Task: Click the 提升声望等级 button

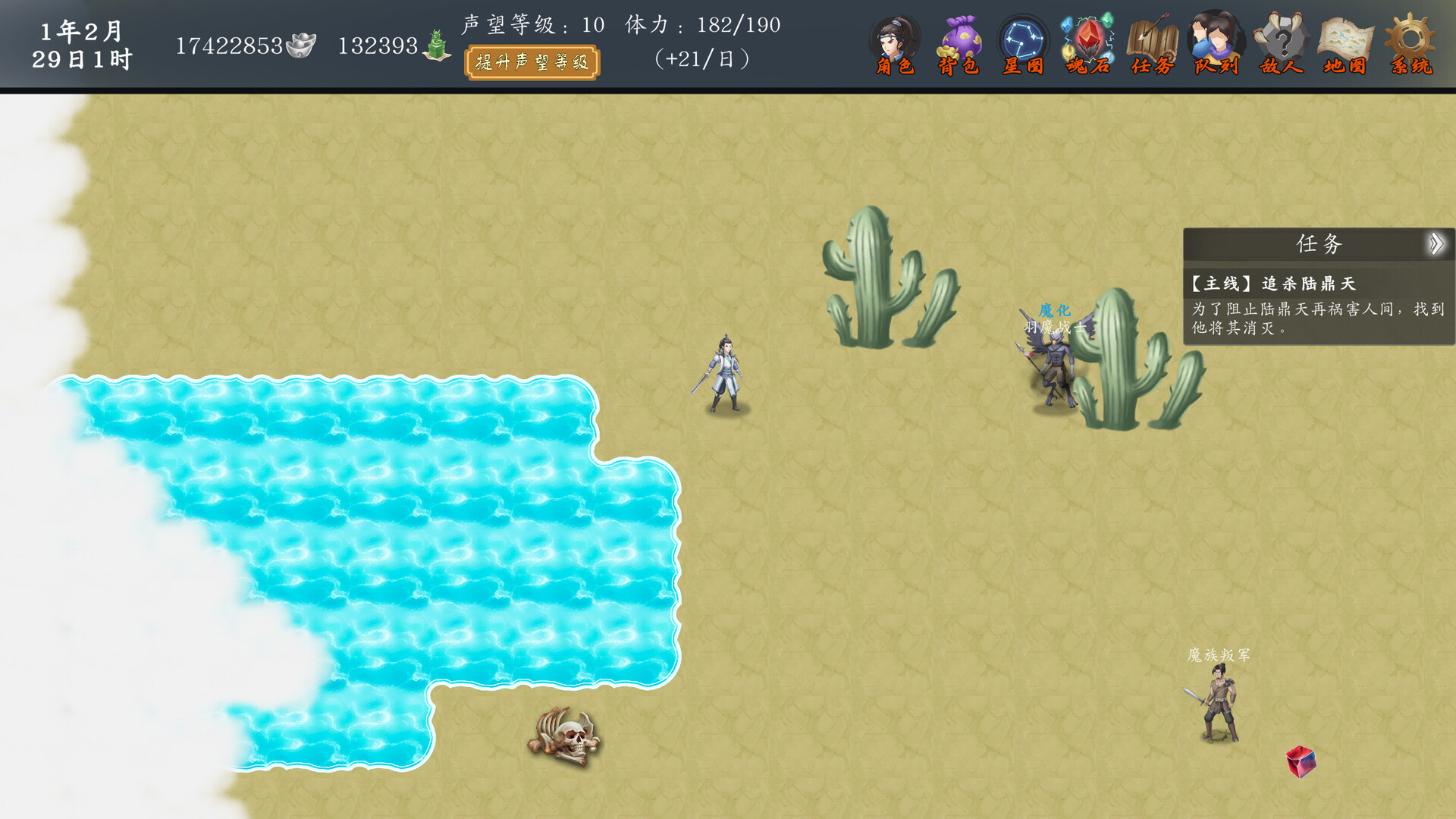Action: click(532, 62)
